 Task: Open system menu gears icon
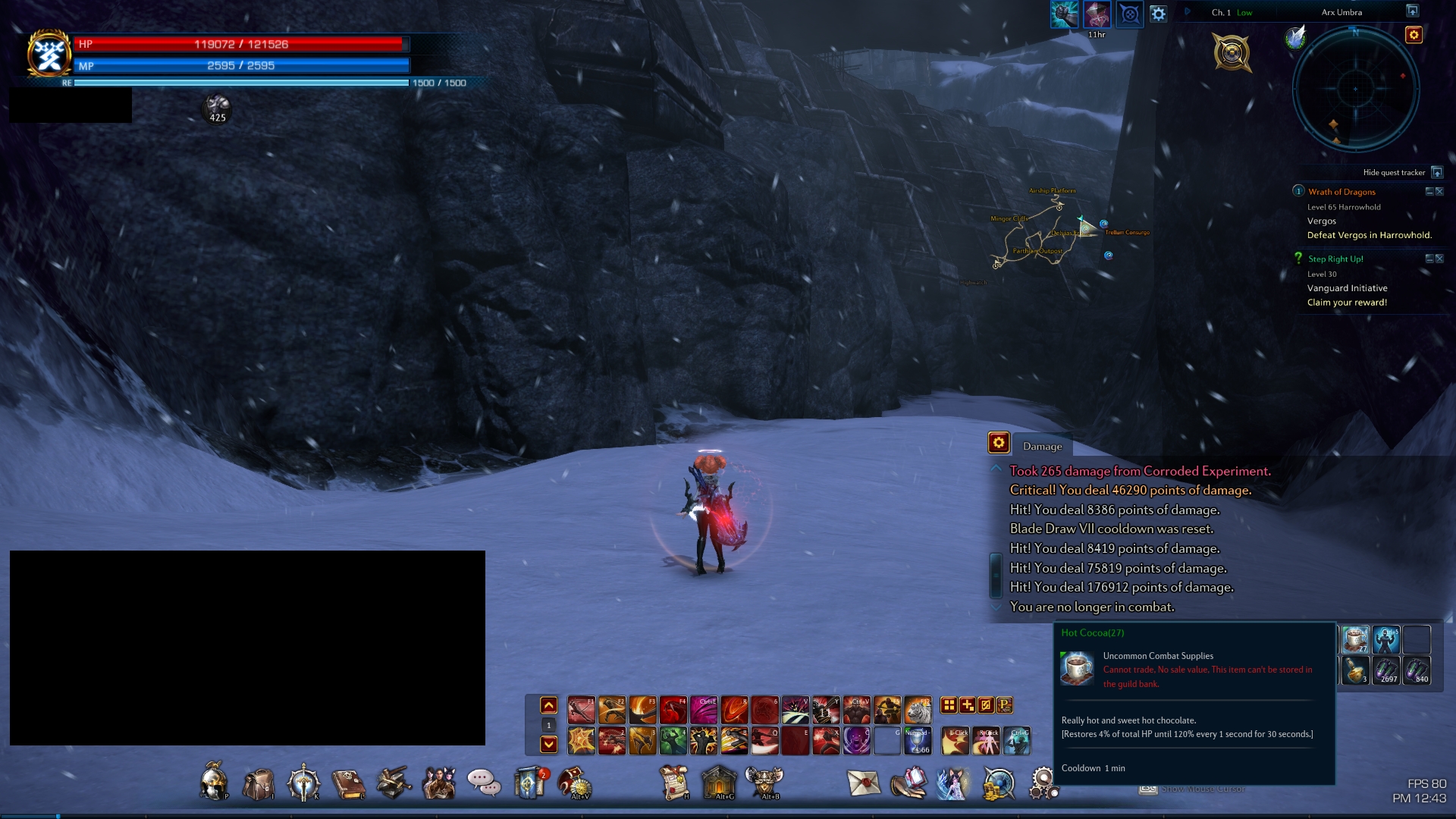(x=1043, y=783)
